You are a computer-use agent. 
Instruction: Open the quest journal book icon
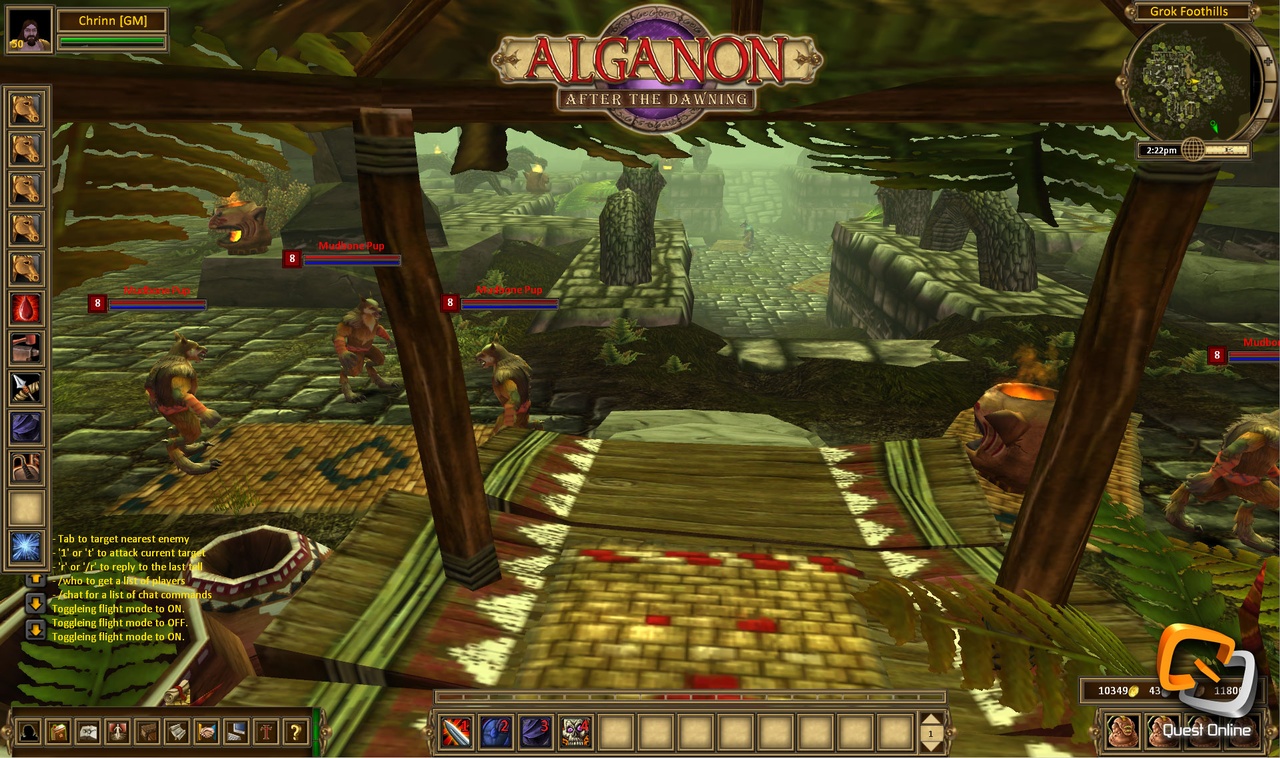tap(57, 730)
